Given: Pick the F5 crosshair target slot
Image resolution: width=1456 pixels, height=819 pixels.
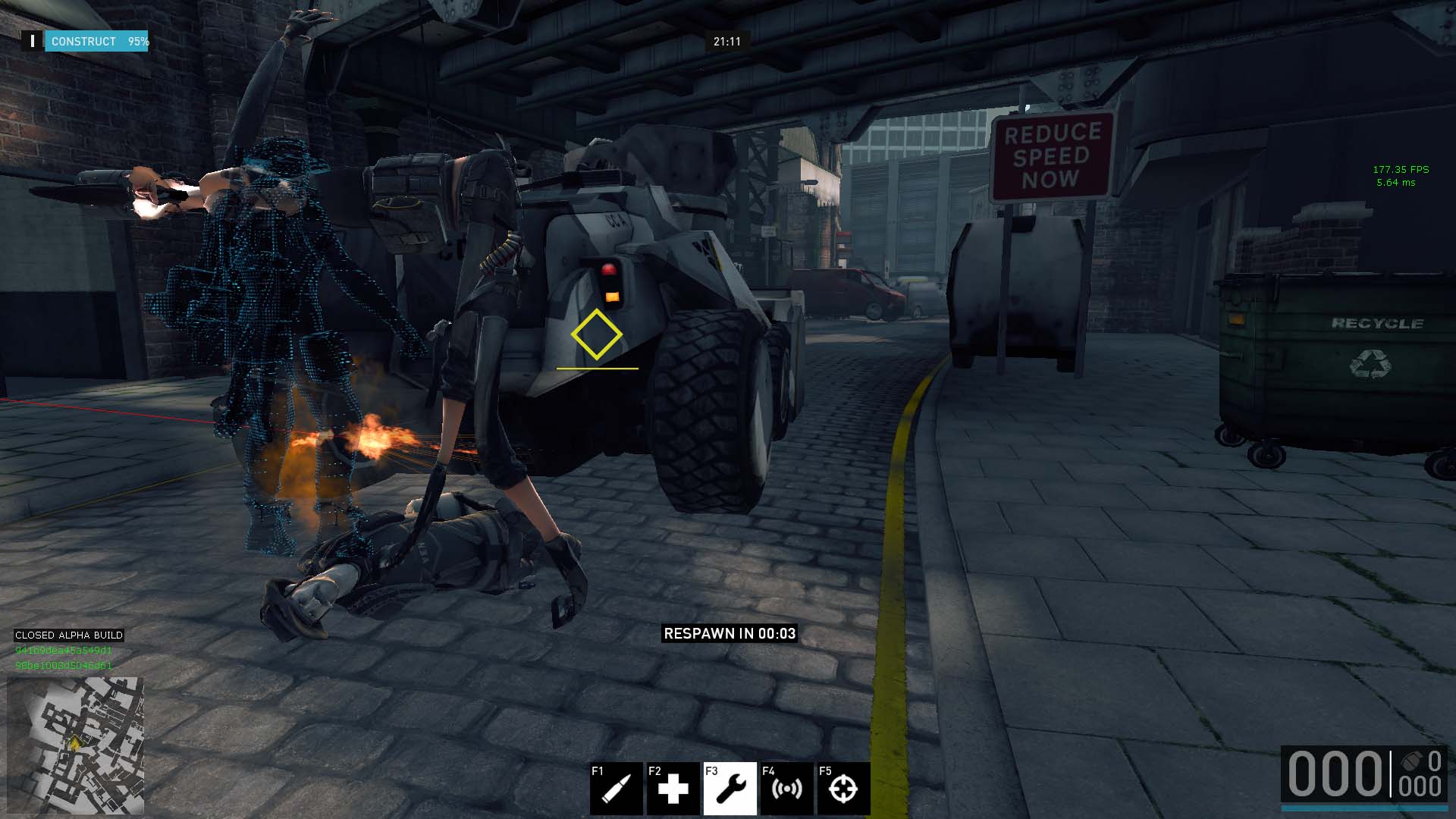Looking at the screenshot, I should [843, 789].
